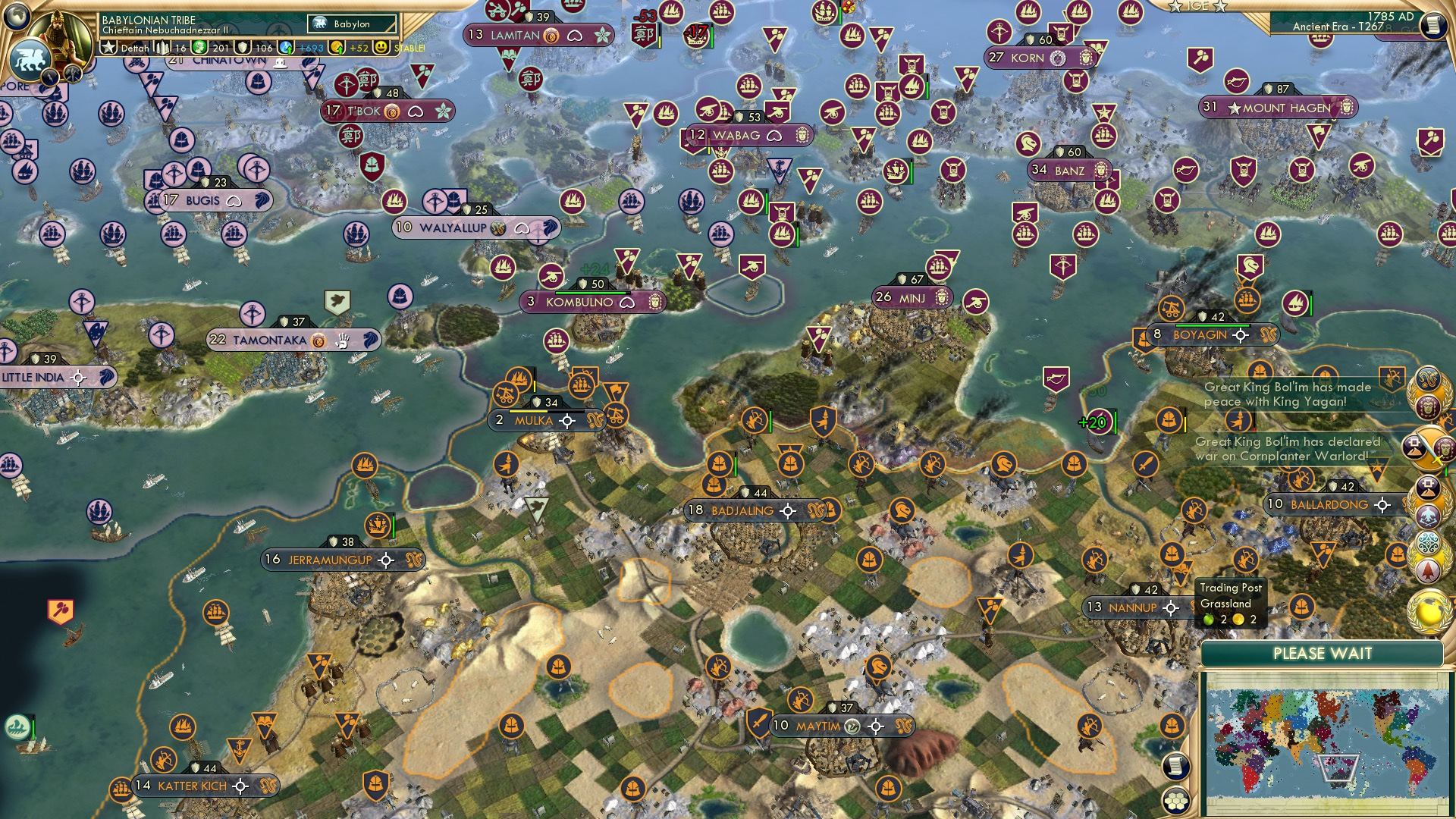The width and height of the screenshot is (1456, 819).
Task: Click the war declaration sword notification icon
Action: (x=1427, y=449)
